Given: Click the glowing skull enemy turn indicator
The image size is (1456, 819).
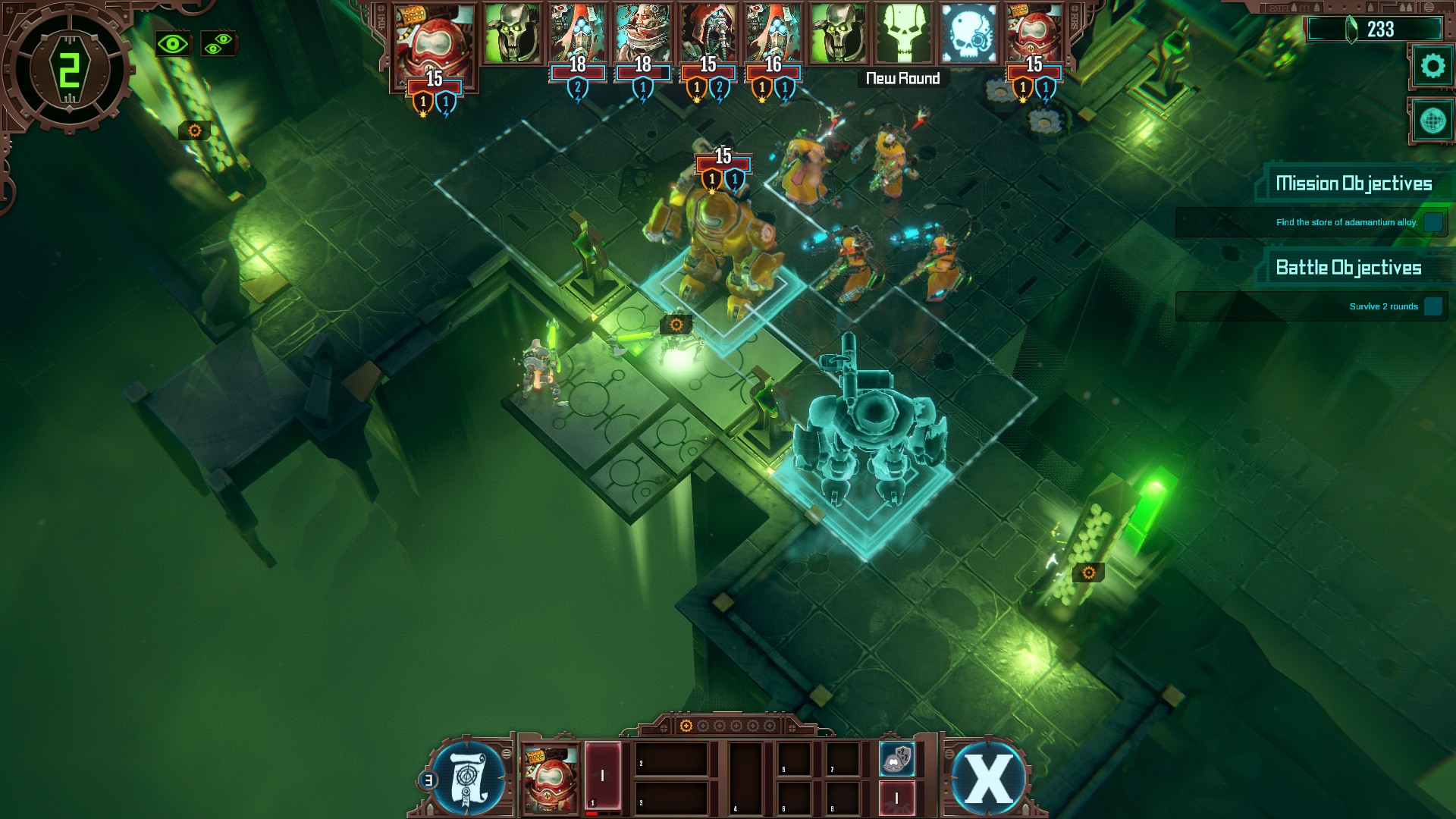Looking at the screenshot, I should click(904, 34).
